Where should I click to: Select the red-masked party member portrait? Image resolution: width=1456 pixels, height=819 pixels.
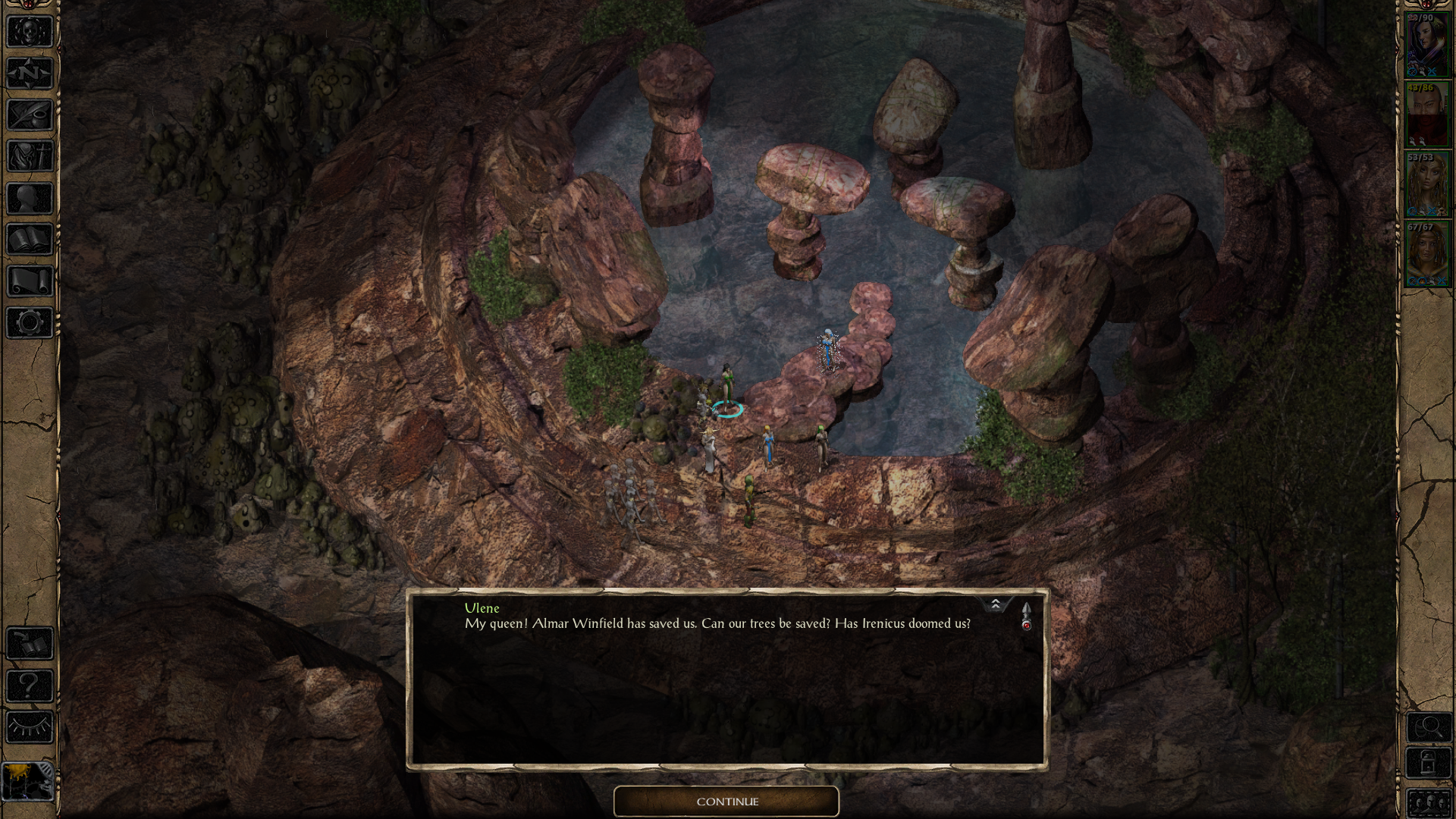1426,115
